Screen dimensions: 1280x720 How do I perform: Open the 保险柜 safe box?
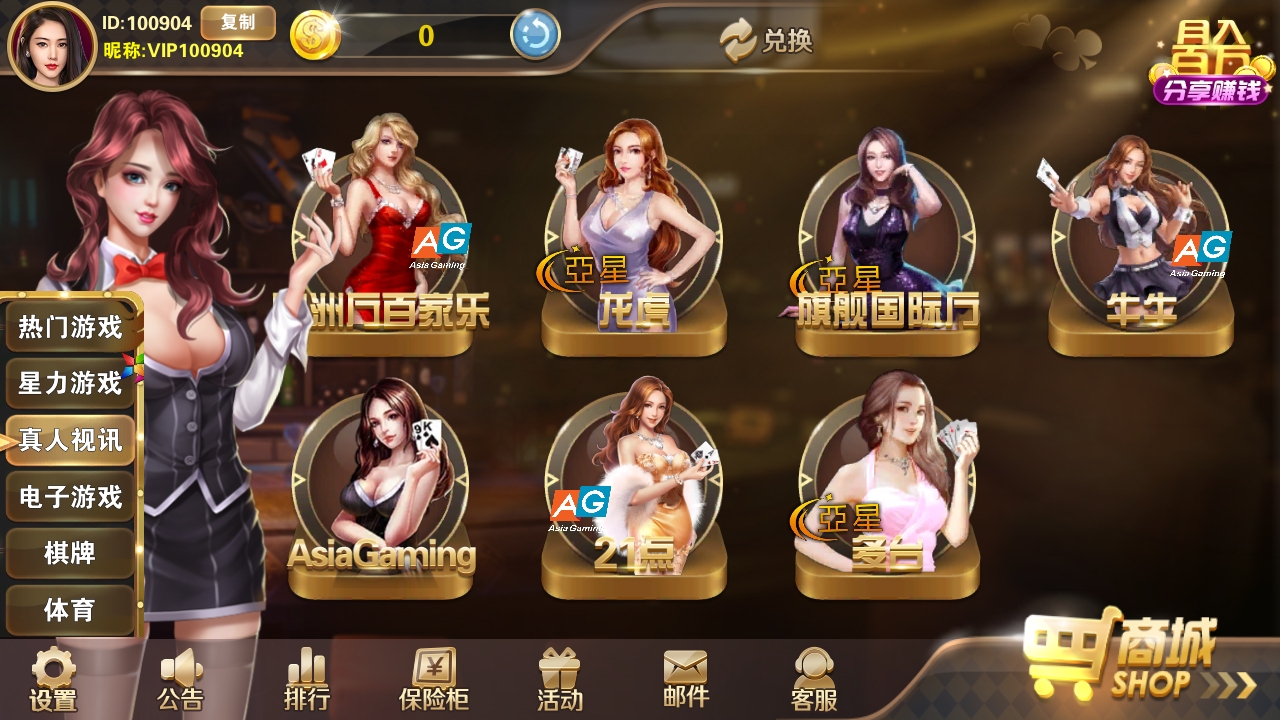click(x=434, y=680)
